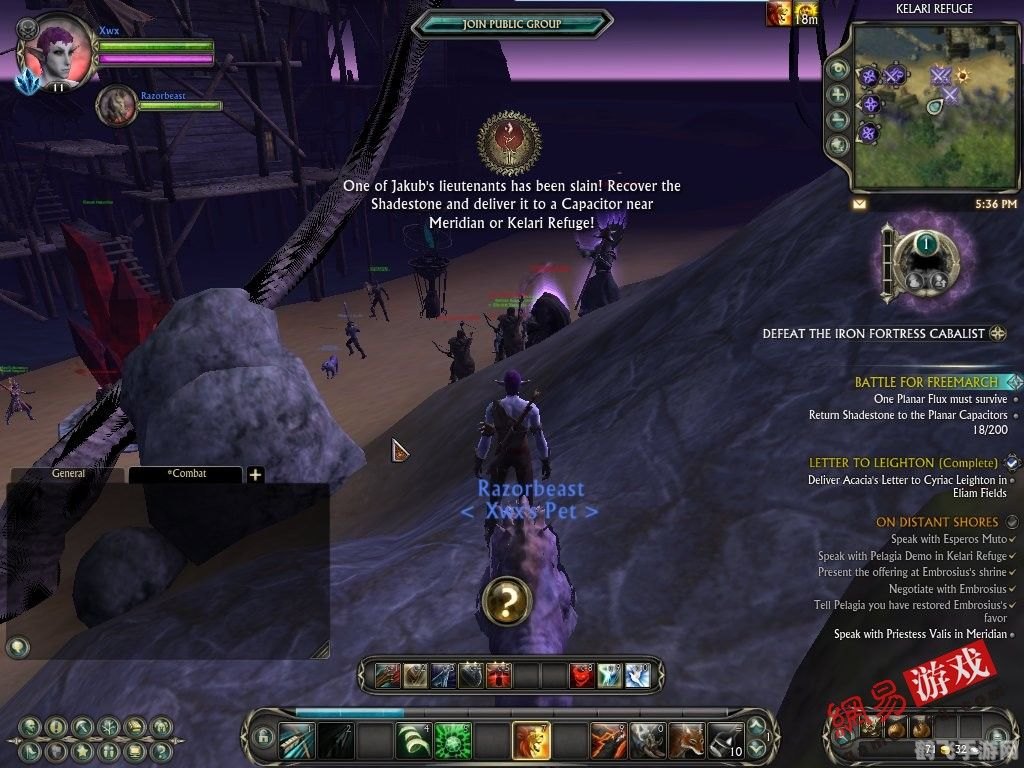Zoom in on the minimap
The image size is (1024, 768).
click(838, 94)
